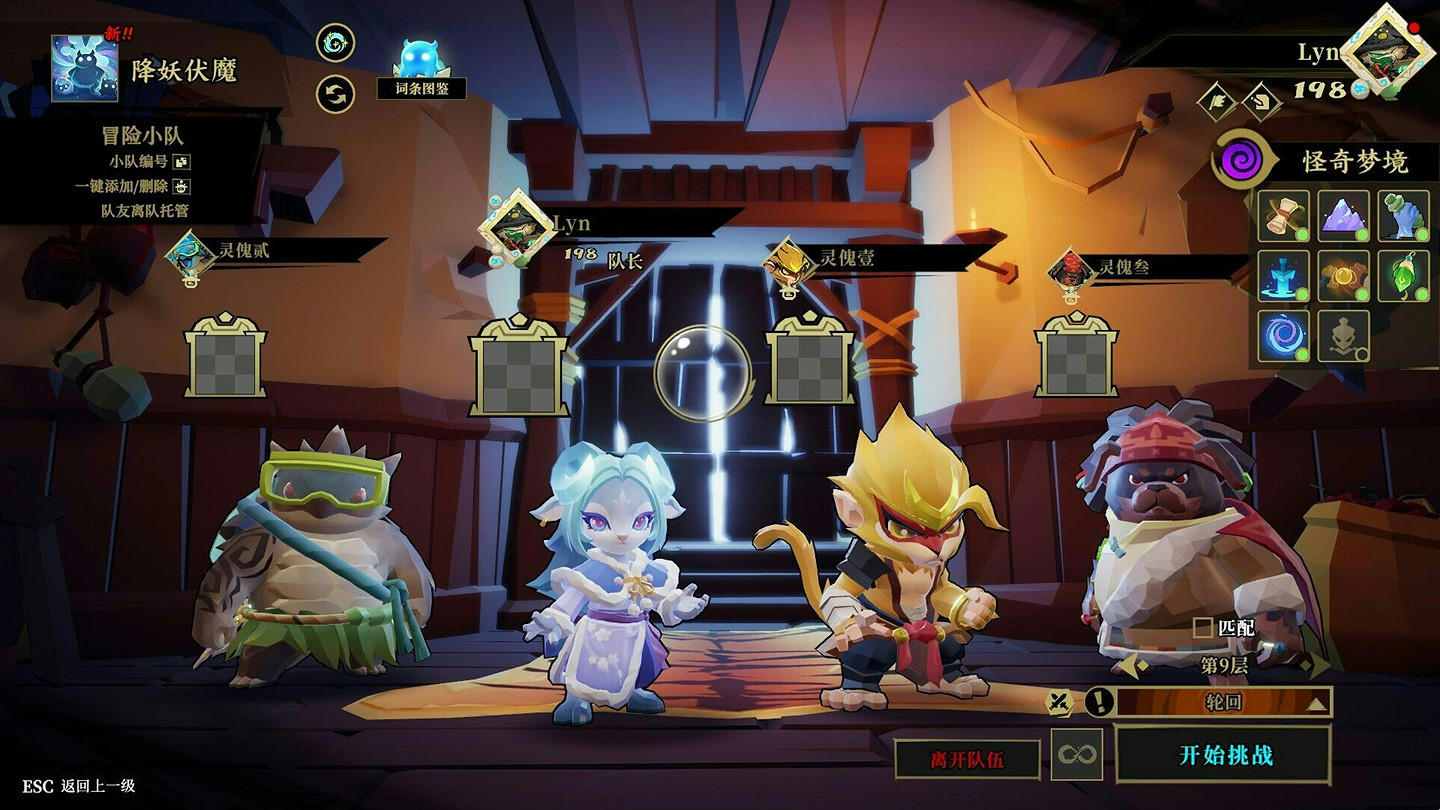Use 一键添加/删除 to add or remove puppets
This screenshot has width=1440, height=810.
[x=181, y=186]
